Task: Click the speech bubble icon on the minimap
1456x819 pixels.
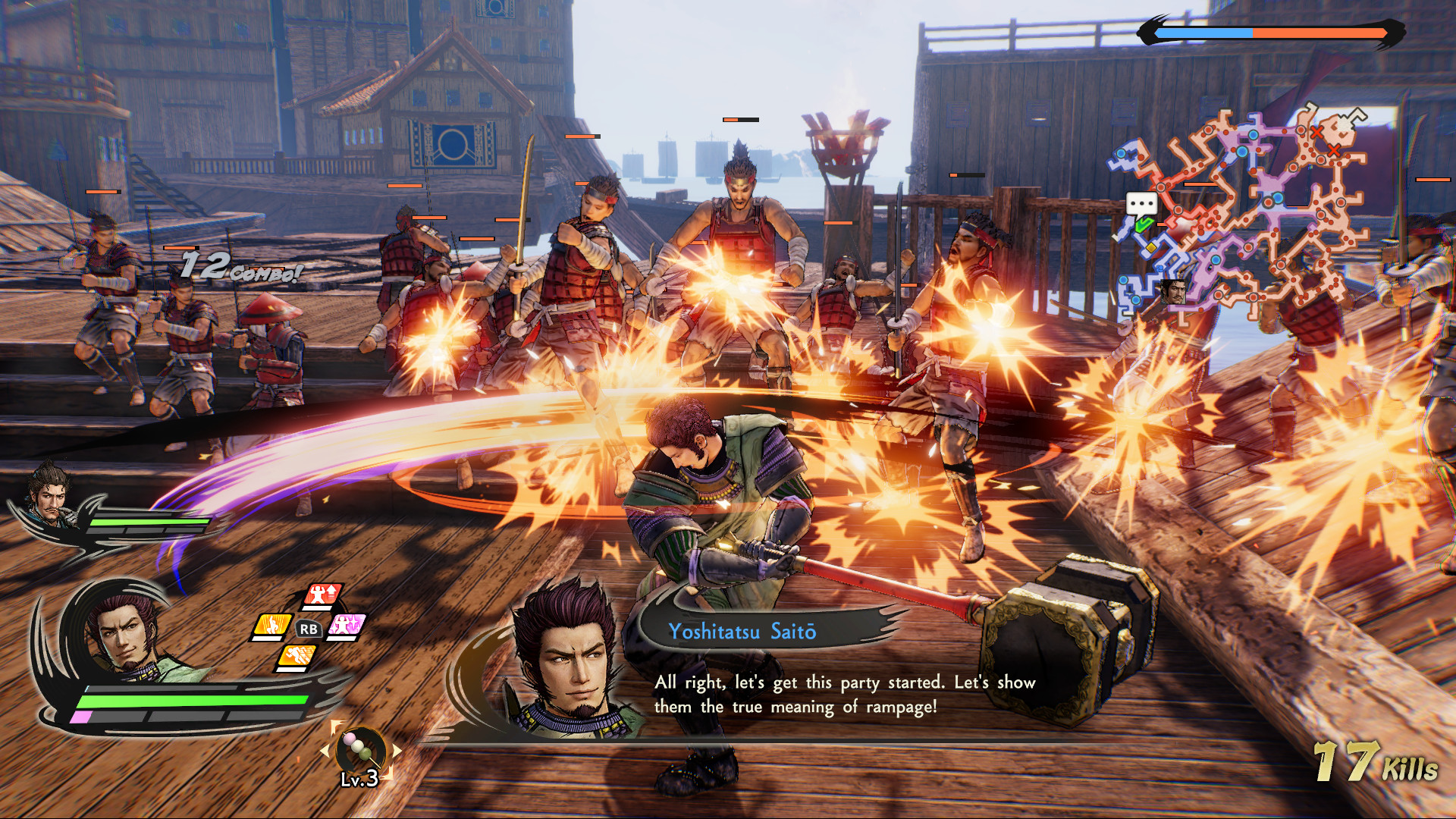Action: pos(1141,203)
